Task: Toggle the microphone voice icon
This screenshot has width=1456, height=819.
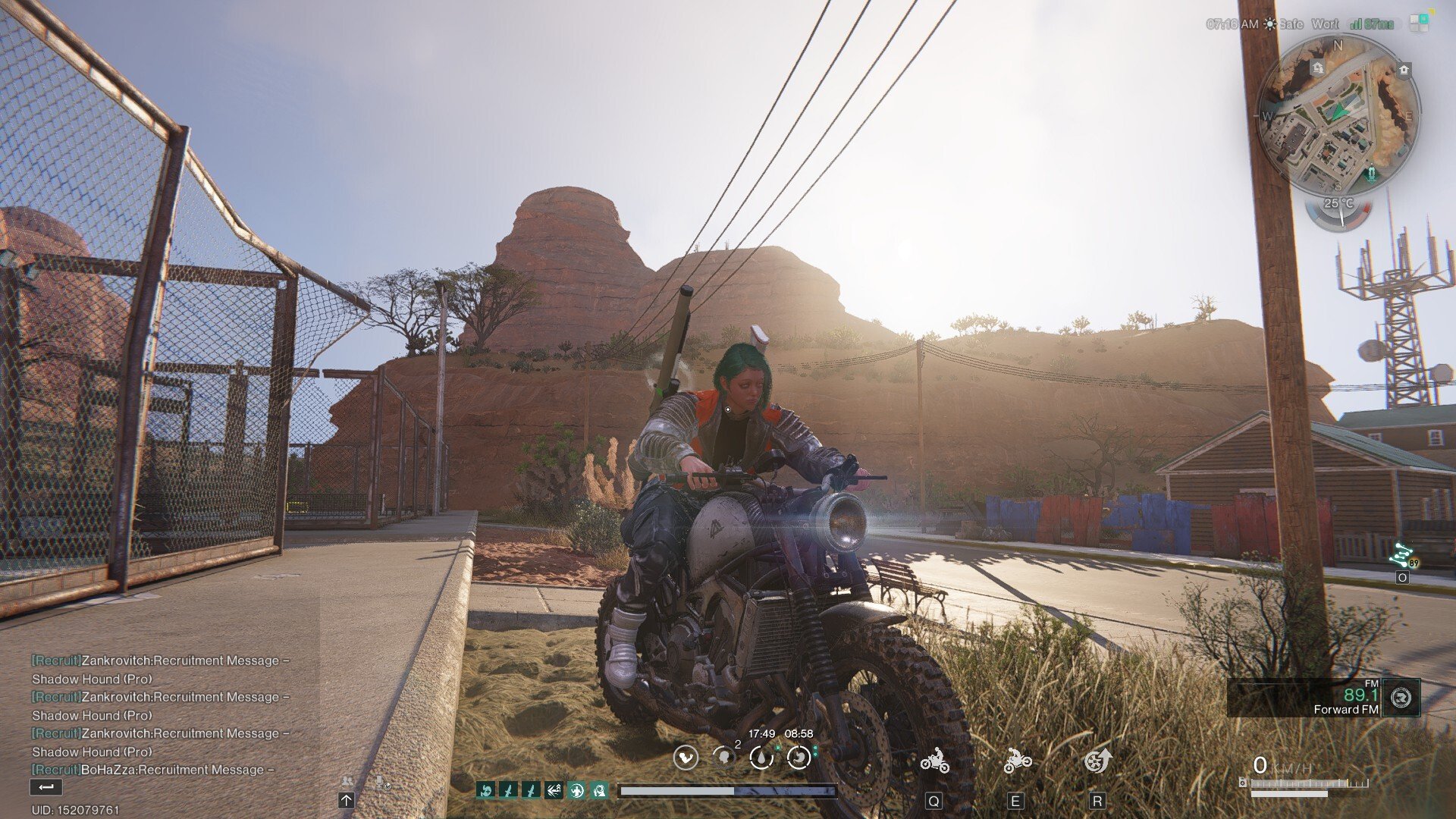Action: [380, 782]
